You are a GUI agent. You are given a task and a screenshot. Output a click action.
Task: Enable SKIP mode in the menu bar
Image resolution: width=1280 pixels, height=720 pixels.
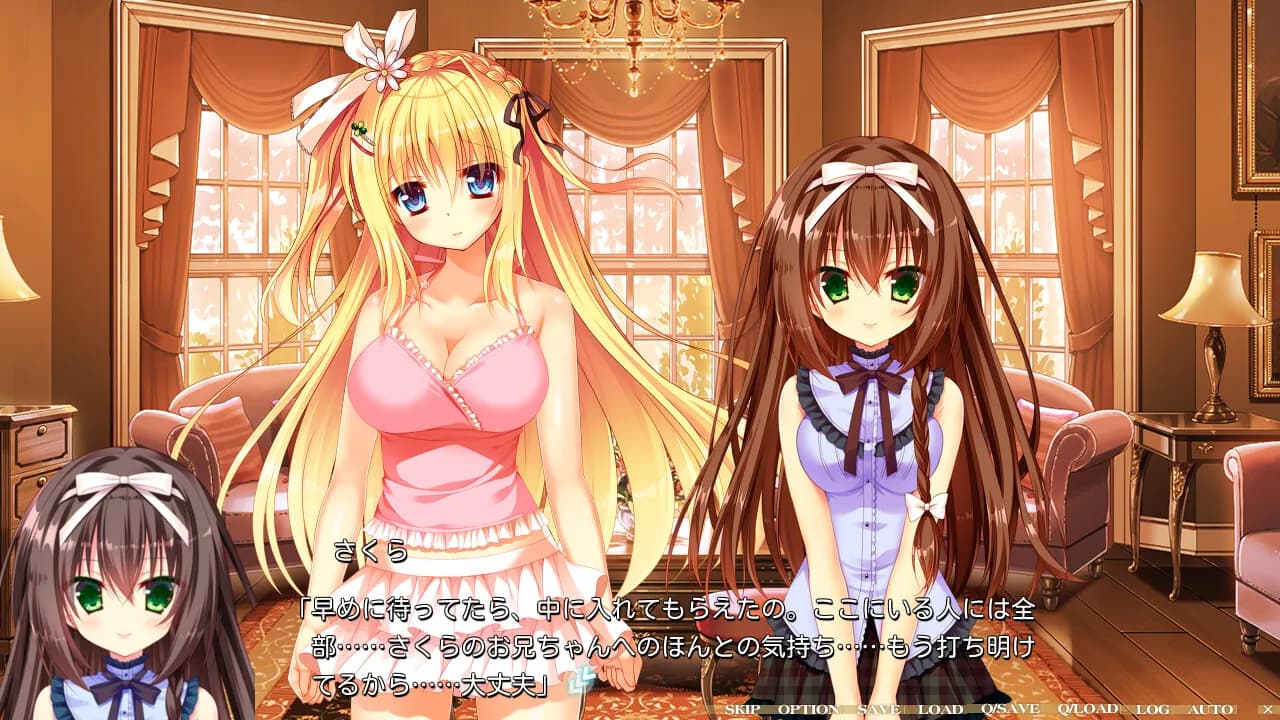pos(743,710)
